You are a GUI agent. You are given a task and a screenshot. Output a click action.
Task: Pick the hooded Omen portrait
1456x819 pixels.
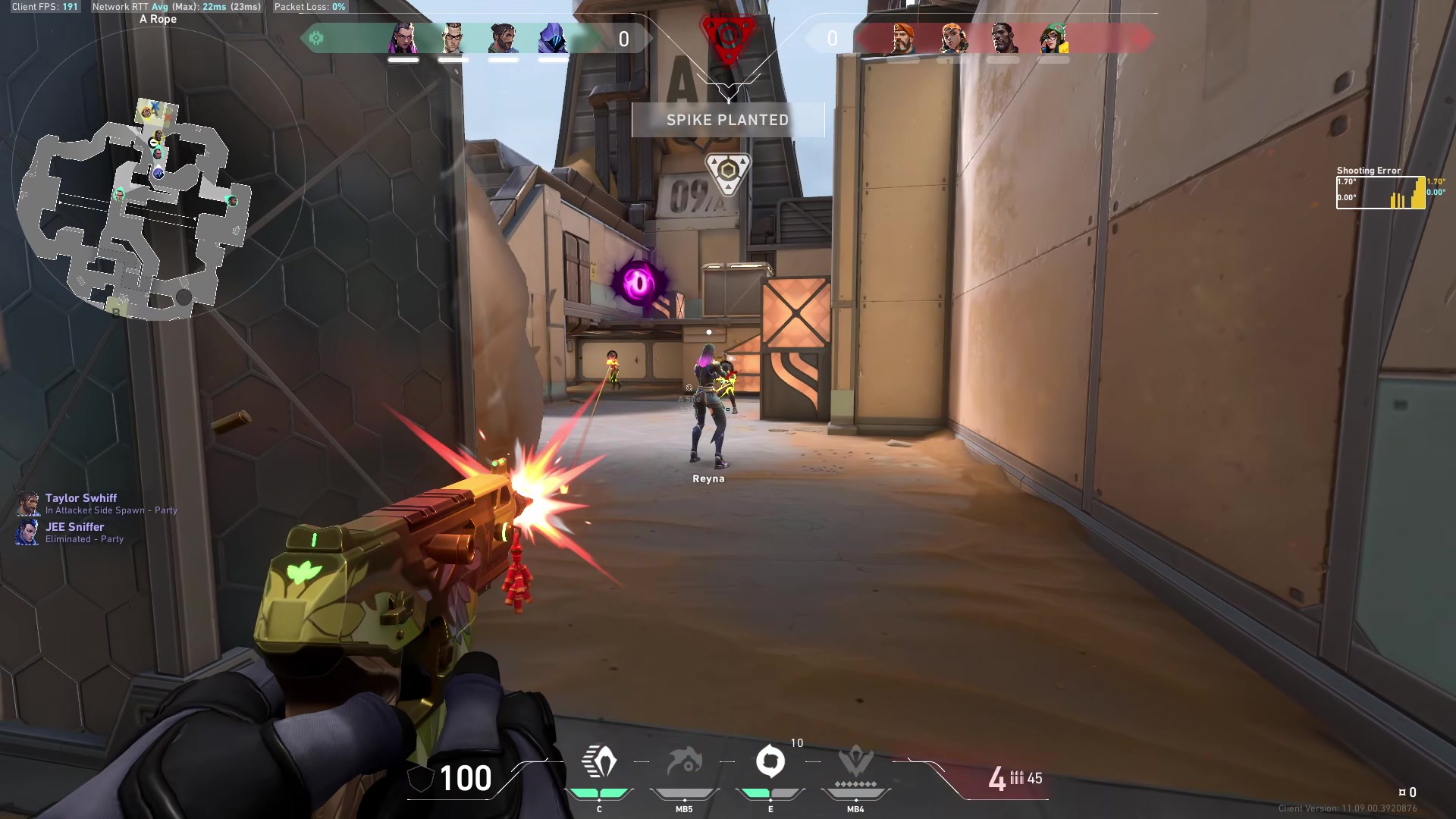tap(553, 38)
